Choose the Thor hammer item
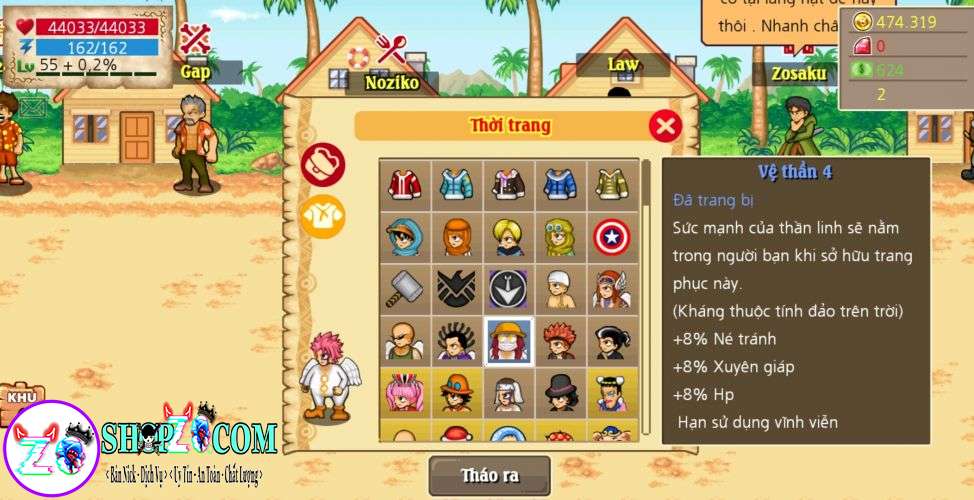The width and height of the screenshot is (974, 500). pyautogui.click(x=404, y=289)
